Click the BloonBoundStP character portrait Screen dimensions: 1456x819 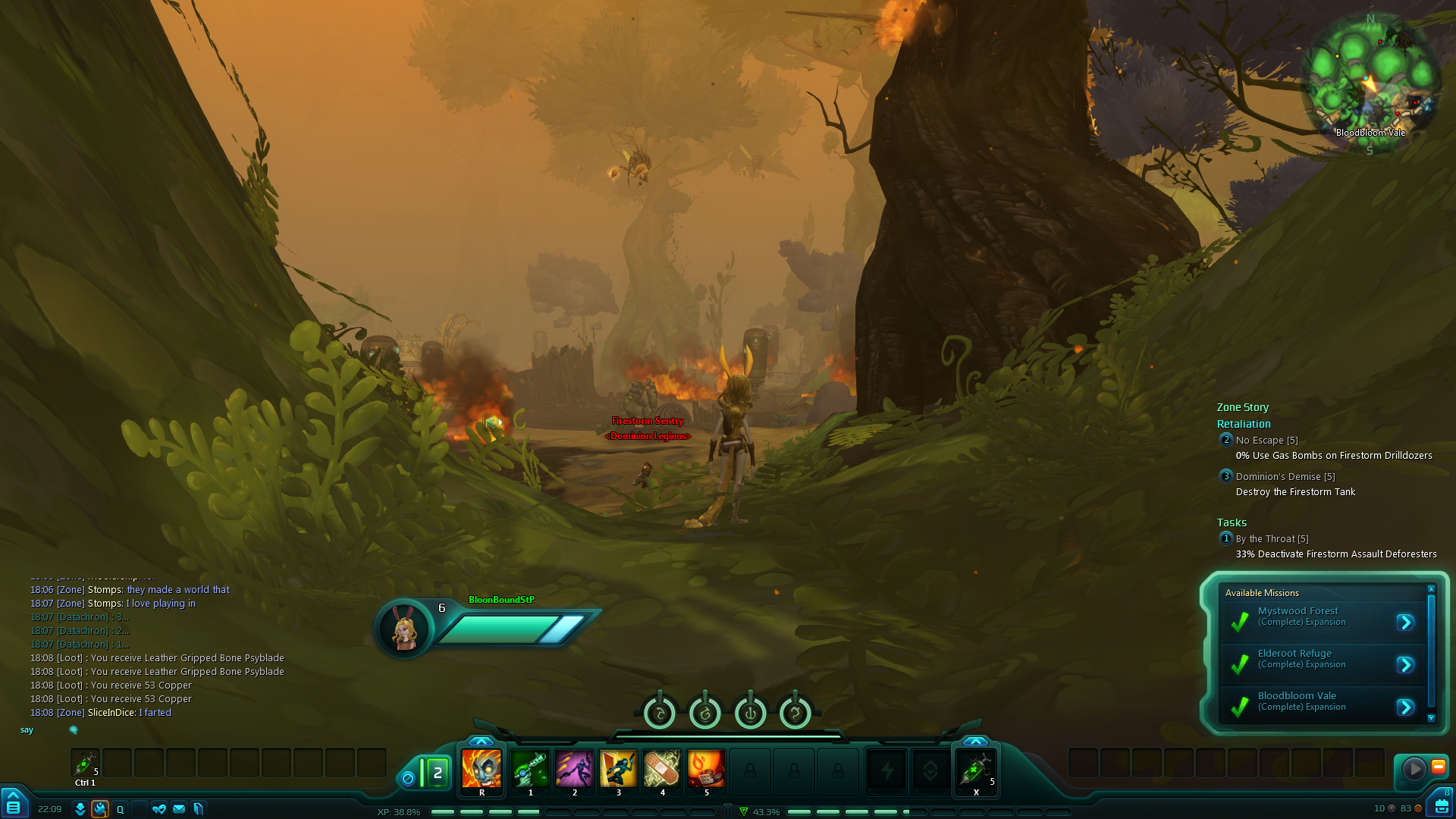coord(404,629)
